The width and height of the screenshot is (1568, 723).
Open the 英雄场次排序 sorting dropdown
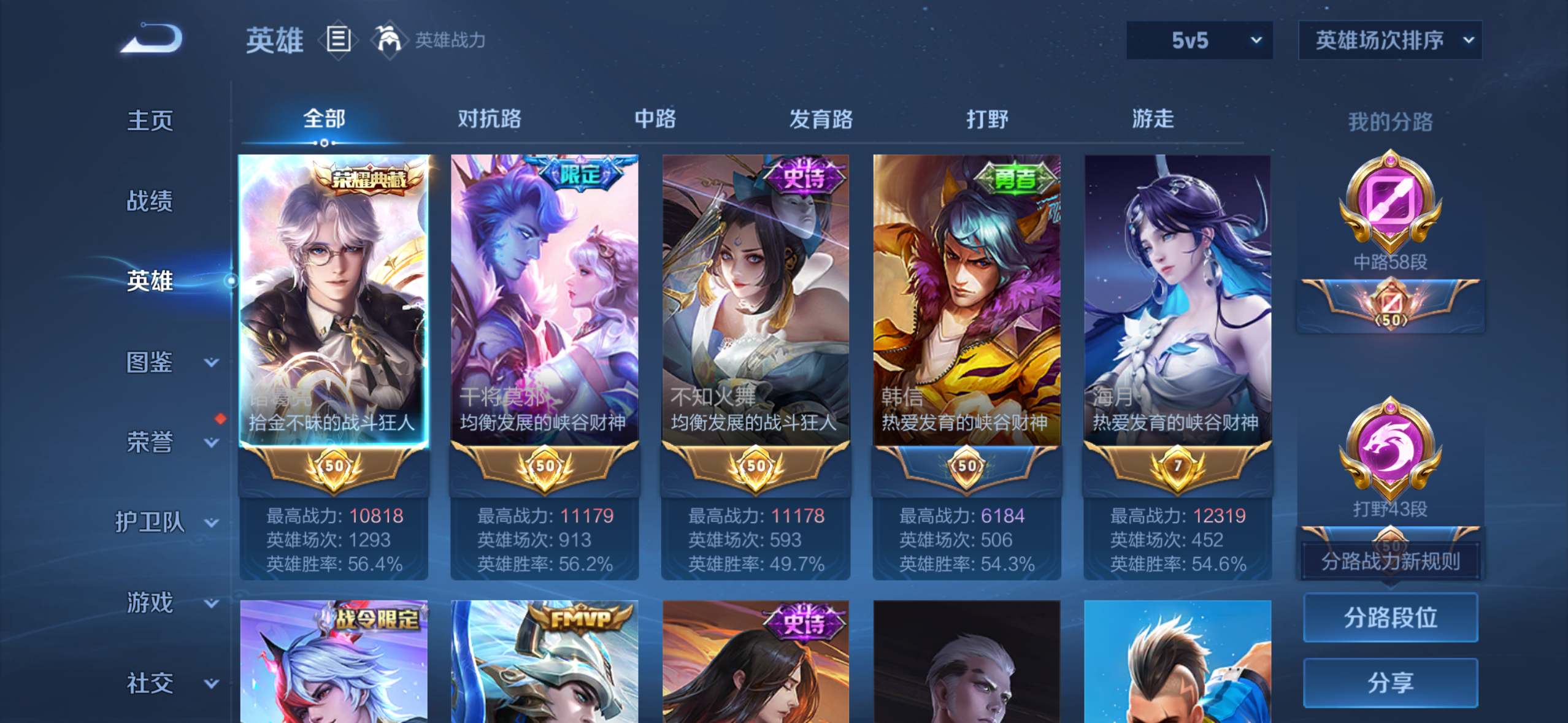pos(1390,40)
